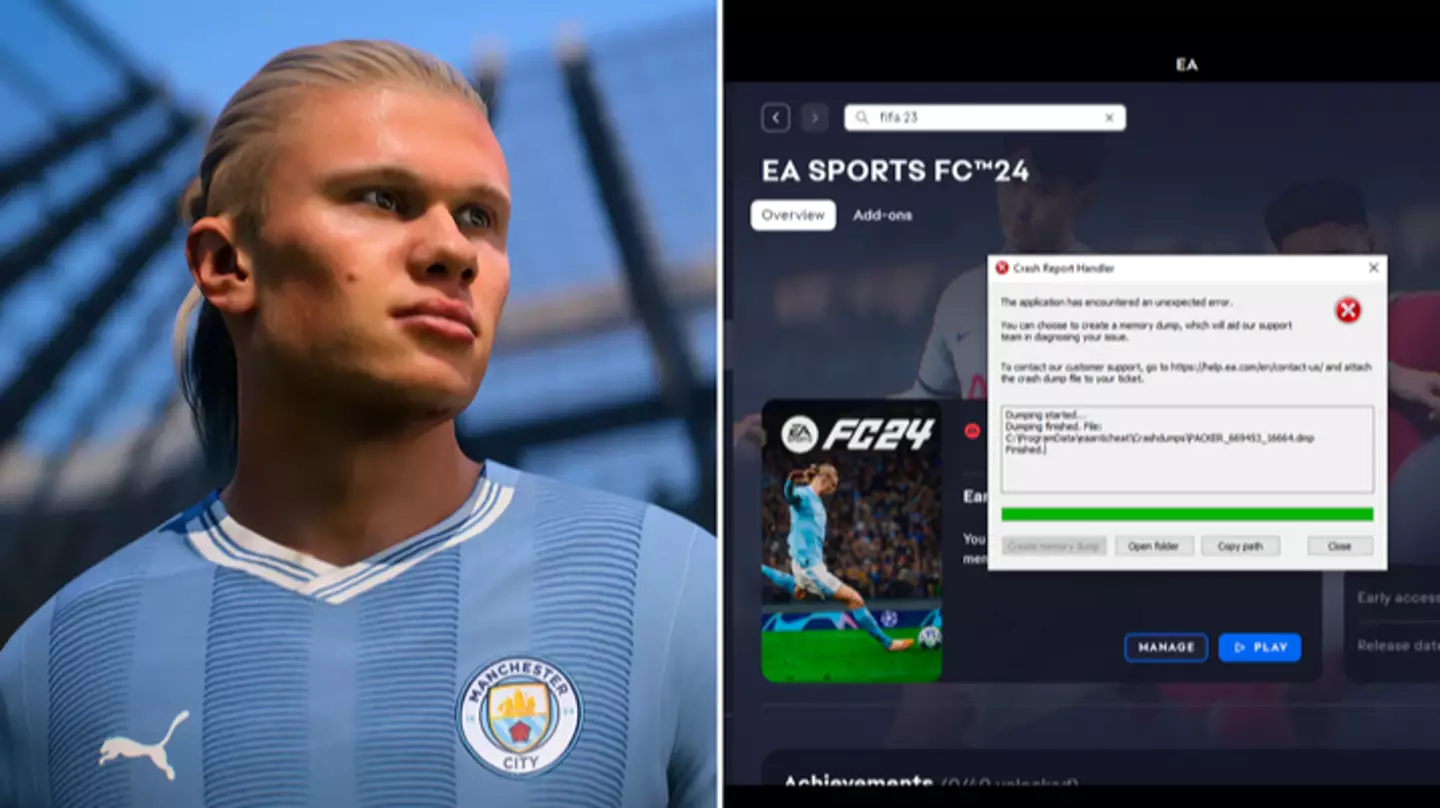Click the FC 24 cover art thumbnail
Viewport: 1440px width, 808px height.
coord(855,545)
